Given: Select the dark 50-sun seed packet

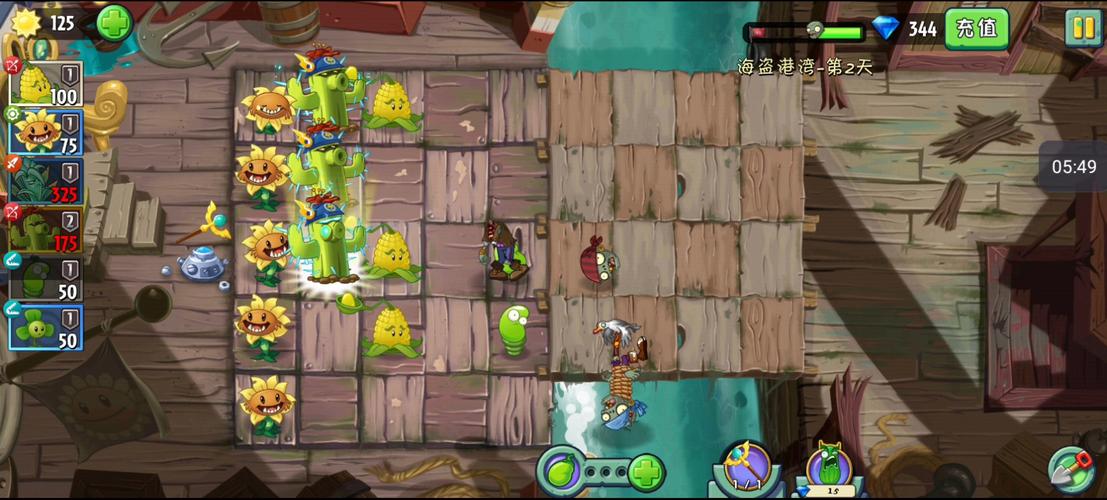Looking at the screenshot, I should tap(46, 278).
